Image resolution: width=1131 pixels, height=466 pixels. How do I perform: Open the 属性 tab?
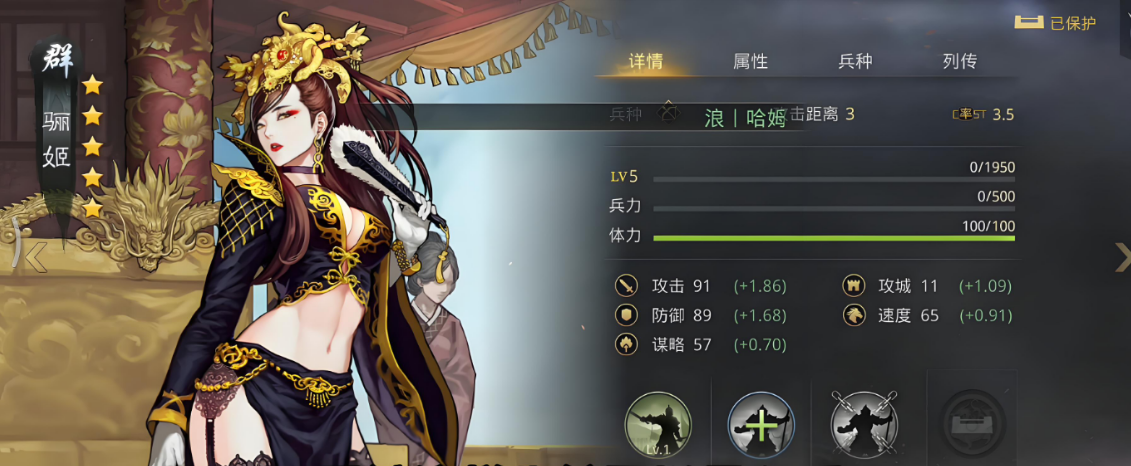coord(750,61)
